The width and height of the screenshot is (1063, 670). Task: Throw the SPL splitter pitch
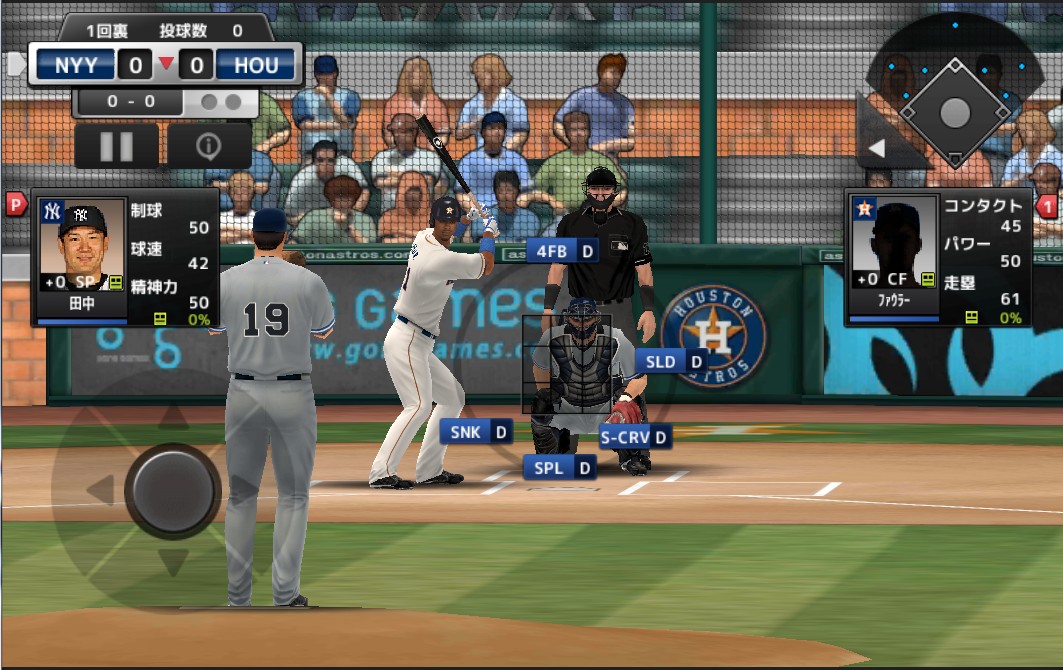[559, 467]
